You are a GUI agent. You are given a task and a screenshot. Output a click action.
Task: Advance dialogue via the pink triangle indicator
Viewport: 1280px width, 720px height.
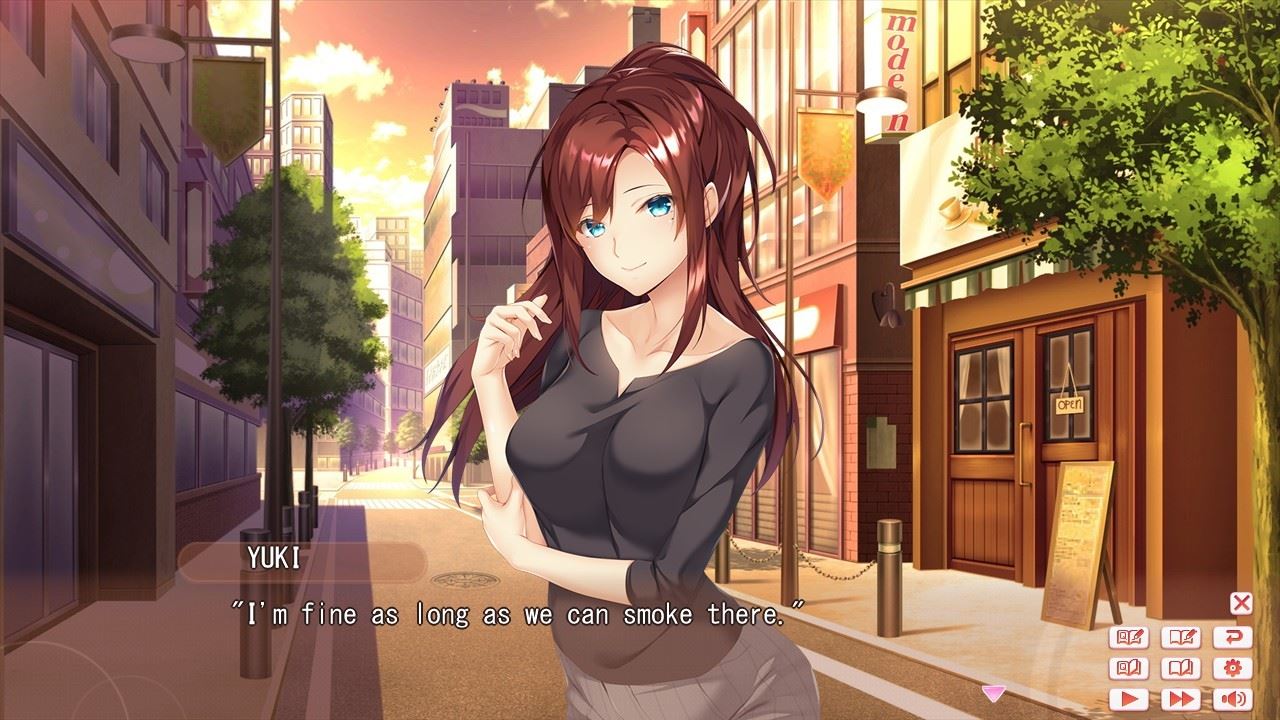click(993, 691)
